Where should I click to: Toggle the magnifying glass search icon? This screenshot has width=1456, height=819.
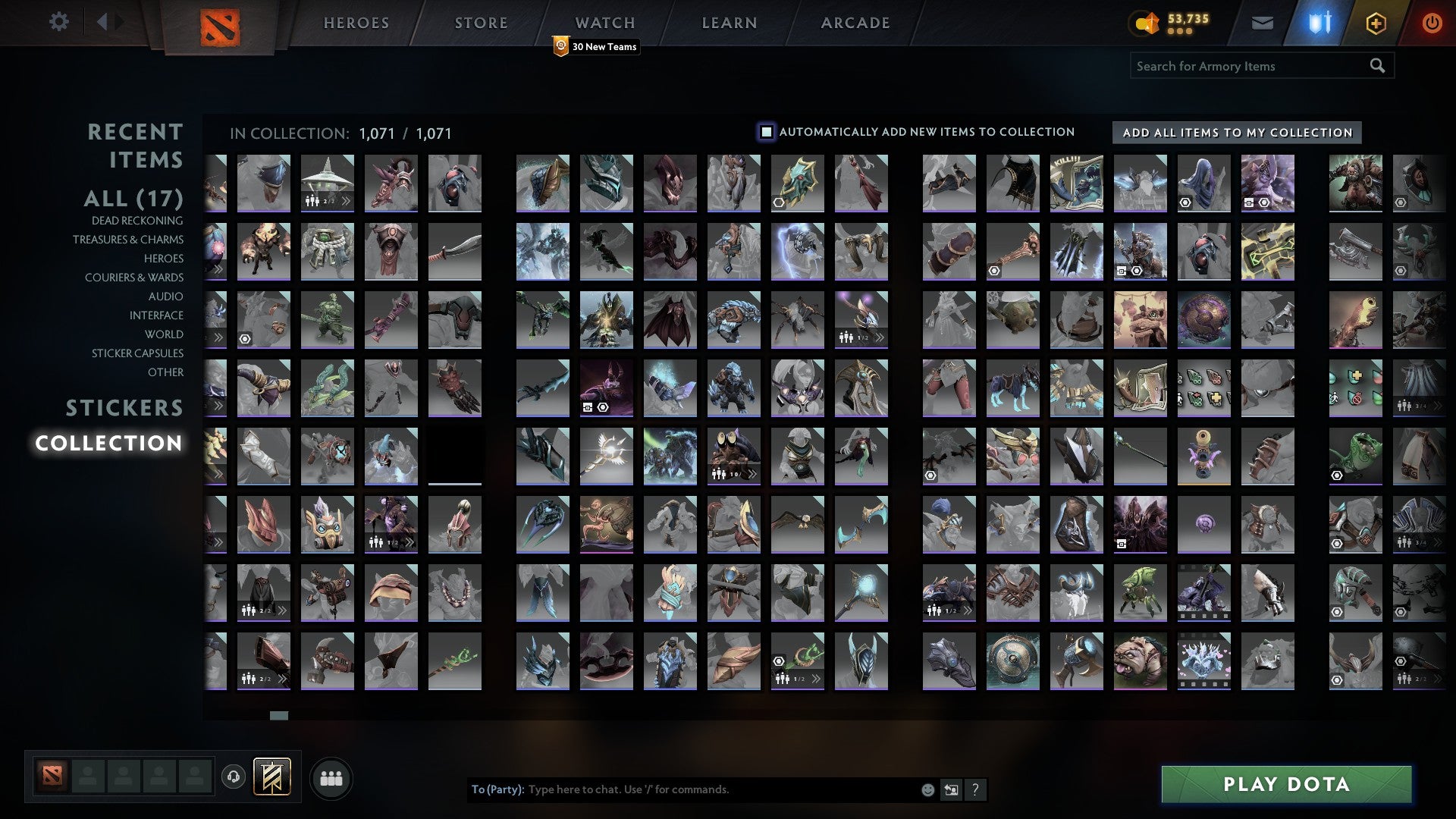click(x=1377, y=66)
